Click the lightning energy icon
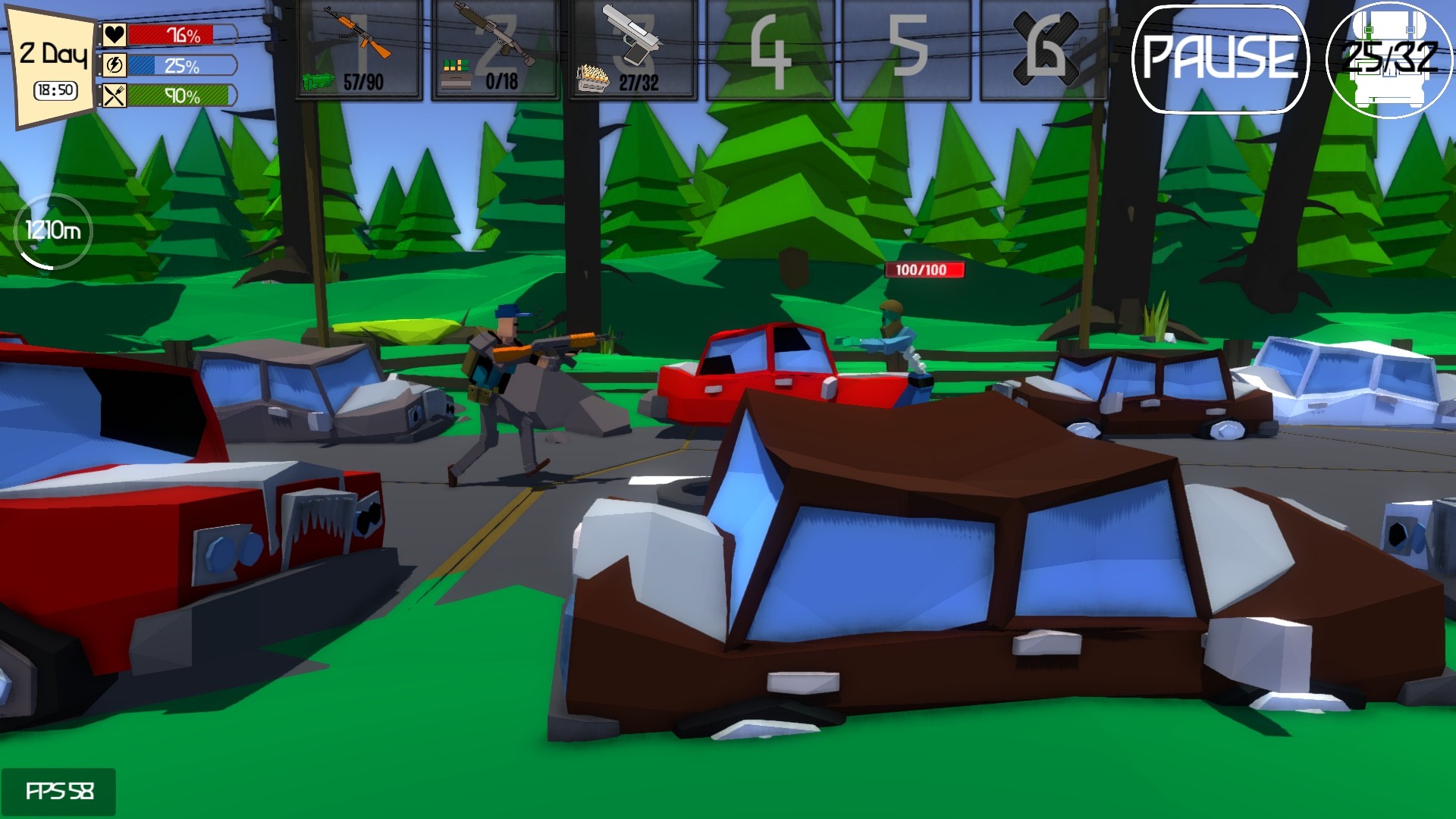 [114, 64]
